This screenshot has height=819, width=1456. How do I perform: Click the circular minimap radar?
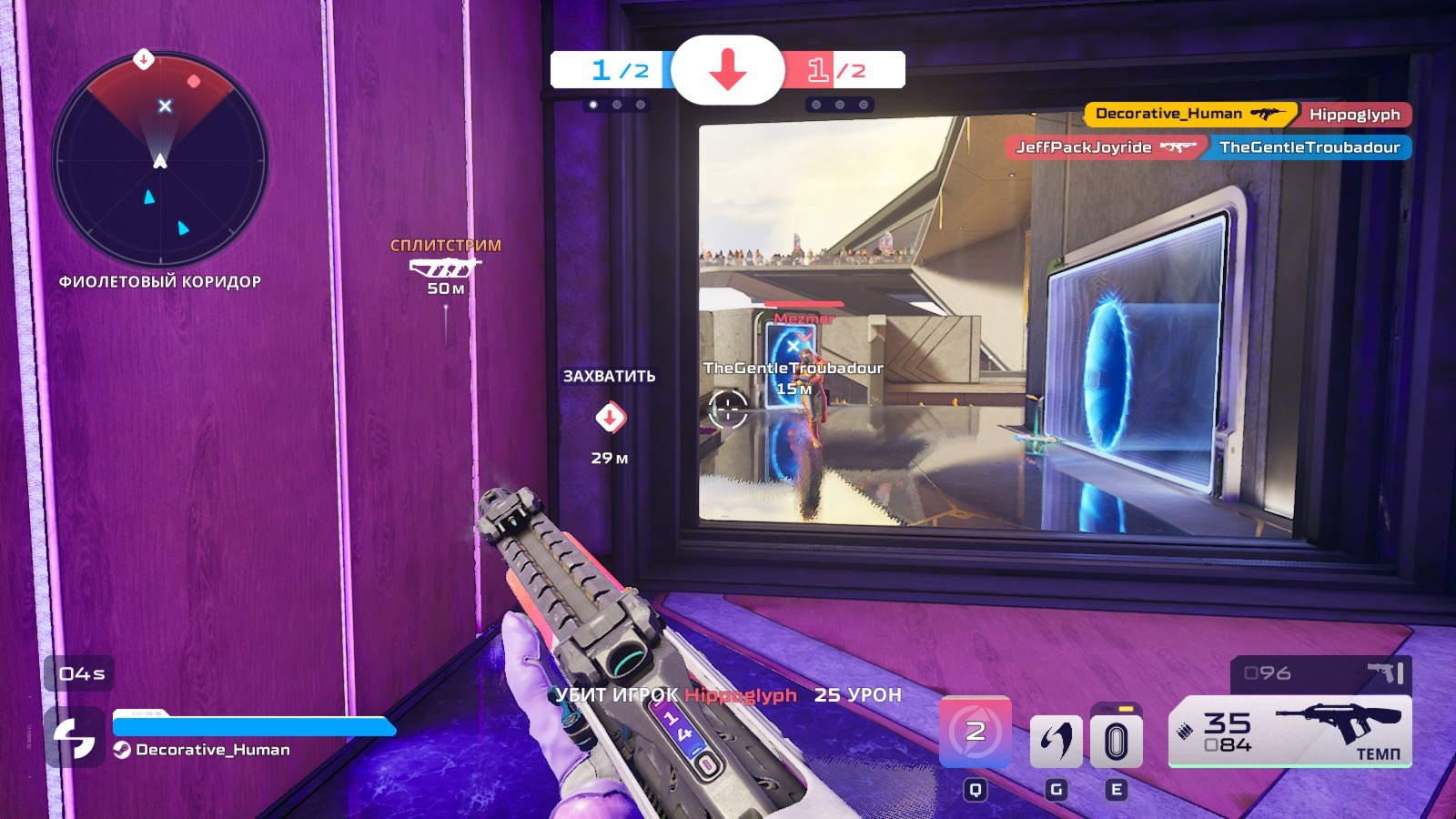click(160, 160)
